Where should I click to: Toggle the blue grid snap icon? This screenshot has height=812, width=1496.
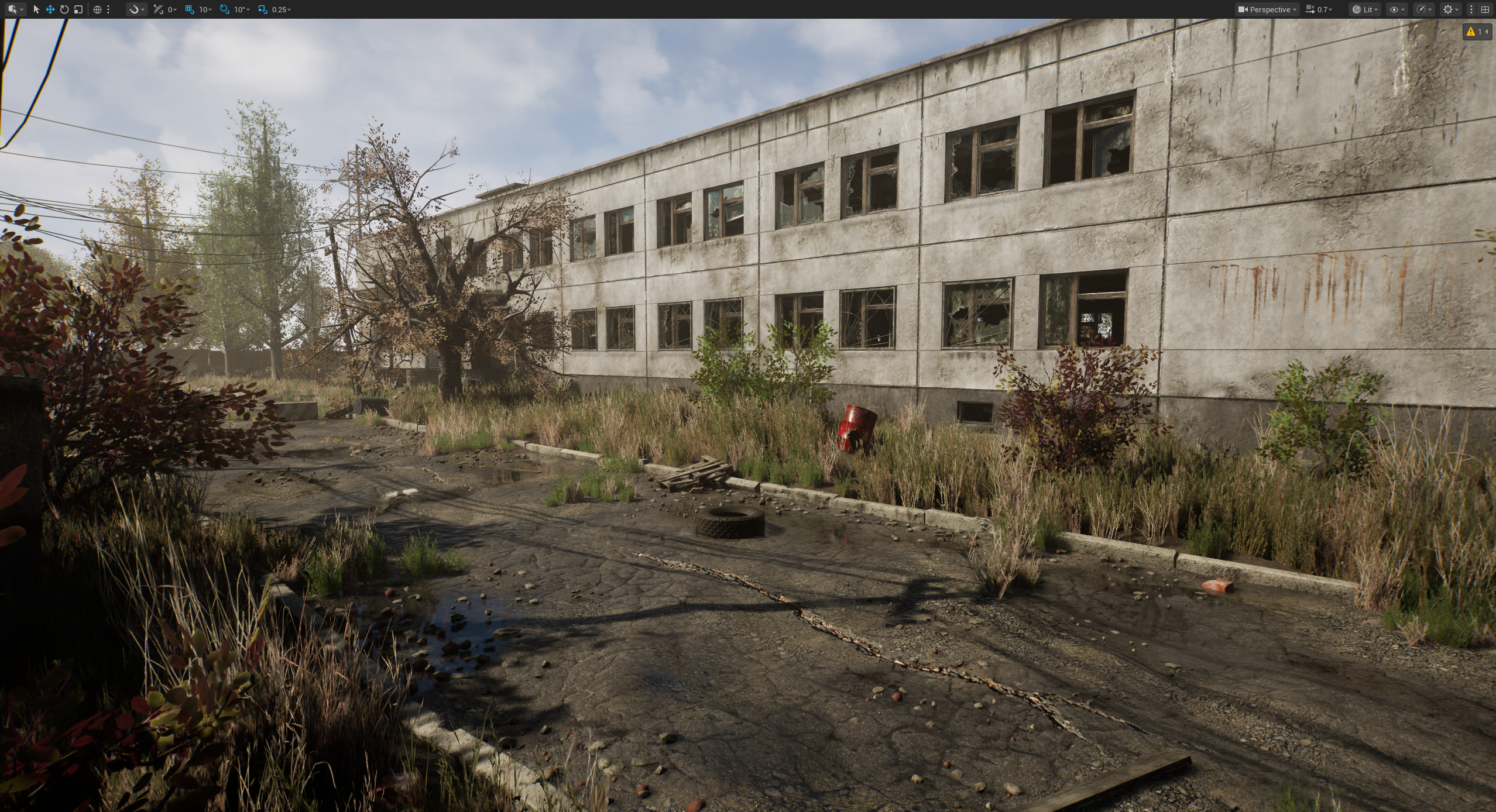tap(189, 9)
